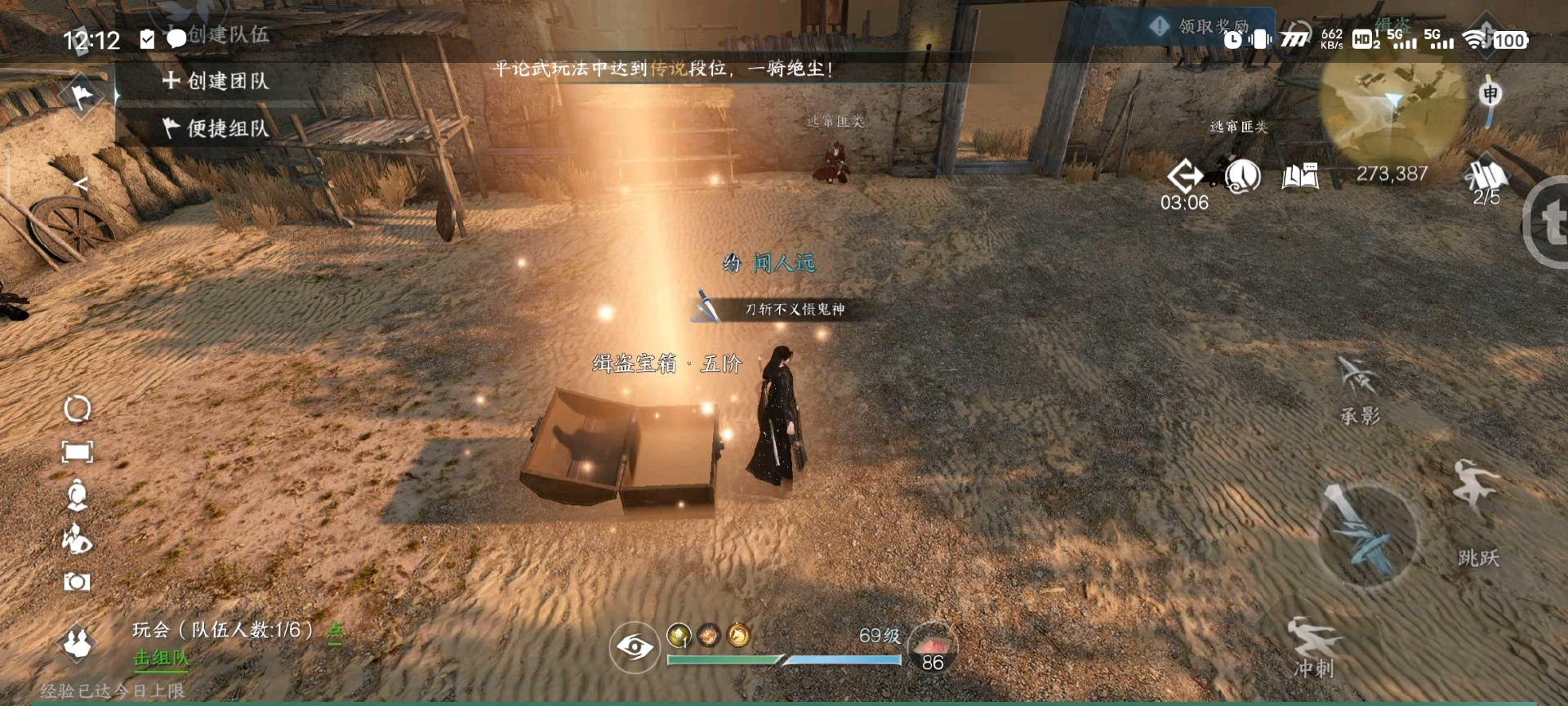This screenshot has width=1568, height=706.
Task: Click the rectangular frame icon on left
Action: coord(78,452)
